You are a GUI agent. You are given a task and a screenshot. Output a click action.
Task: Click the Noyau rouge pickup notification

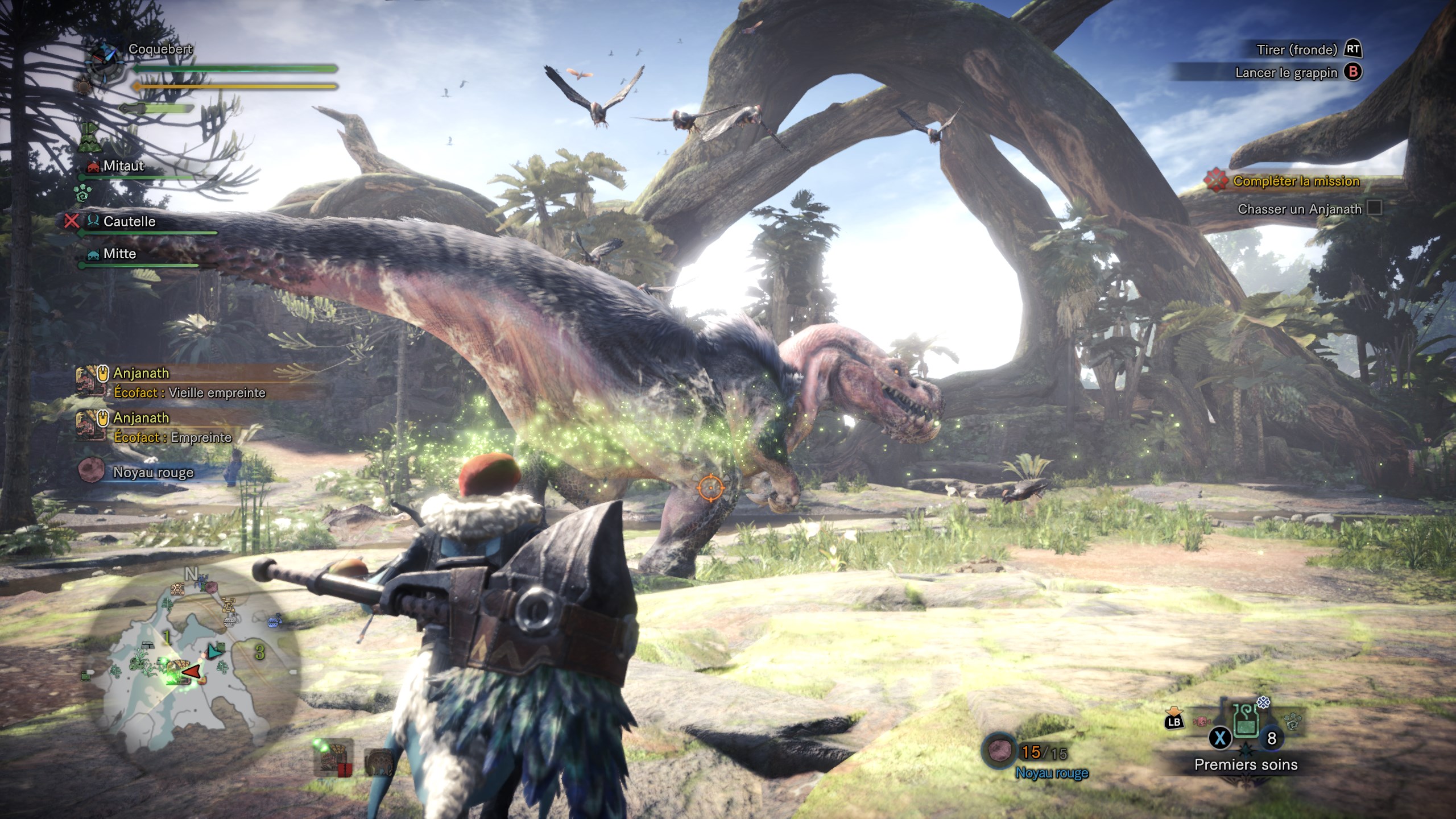click(x=153, y=472)
